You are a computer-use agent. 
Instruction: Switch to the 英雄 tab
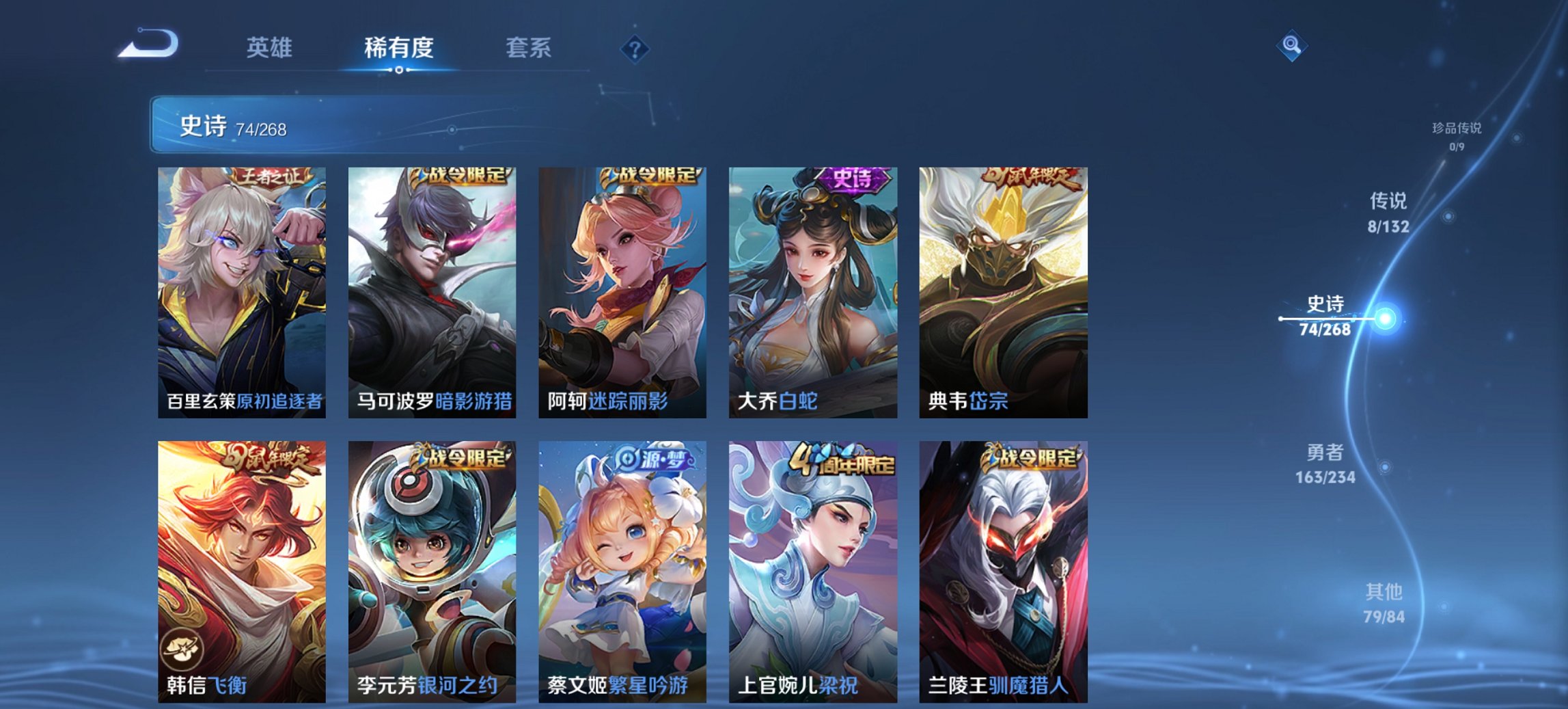pos(272,48)
